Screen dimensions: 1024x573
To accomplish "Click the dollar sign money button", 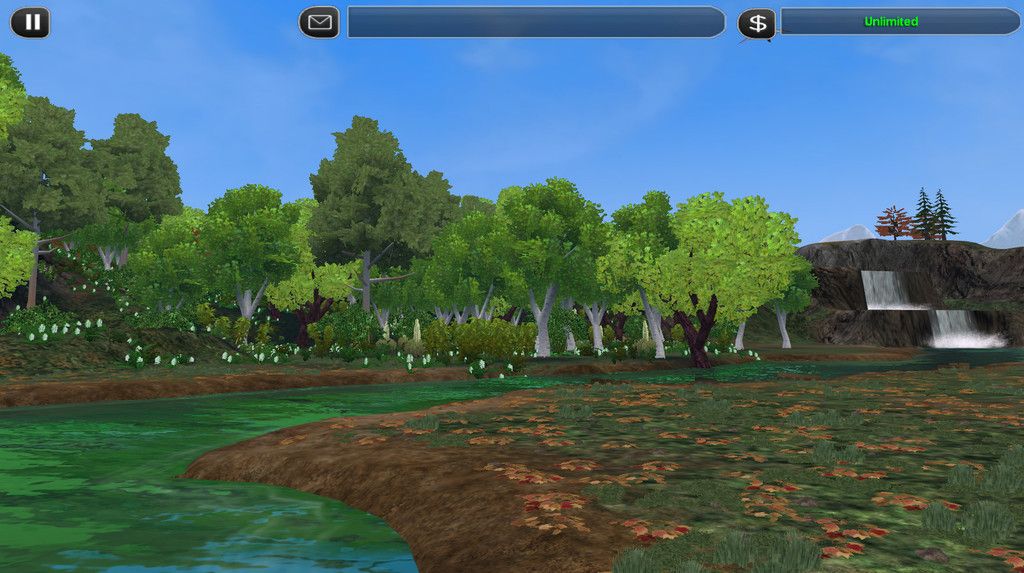I will (757, 23).
